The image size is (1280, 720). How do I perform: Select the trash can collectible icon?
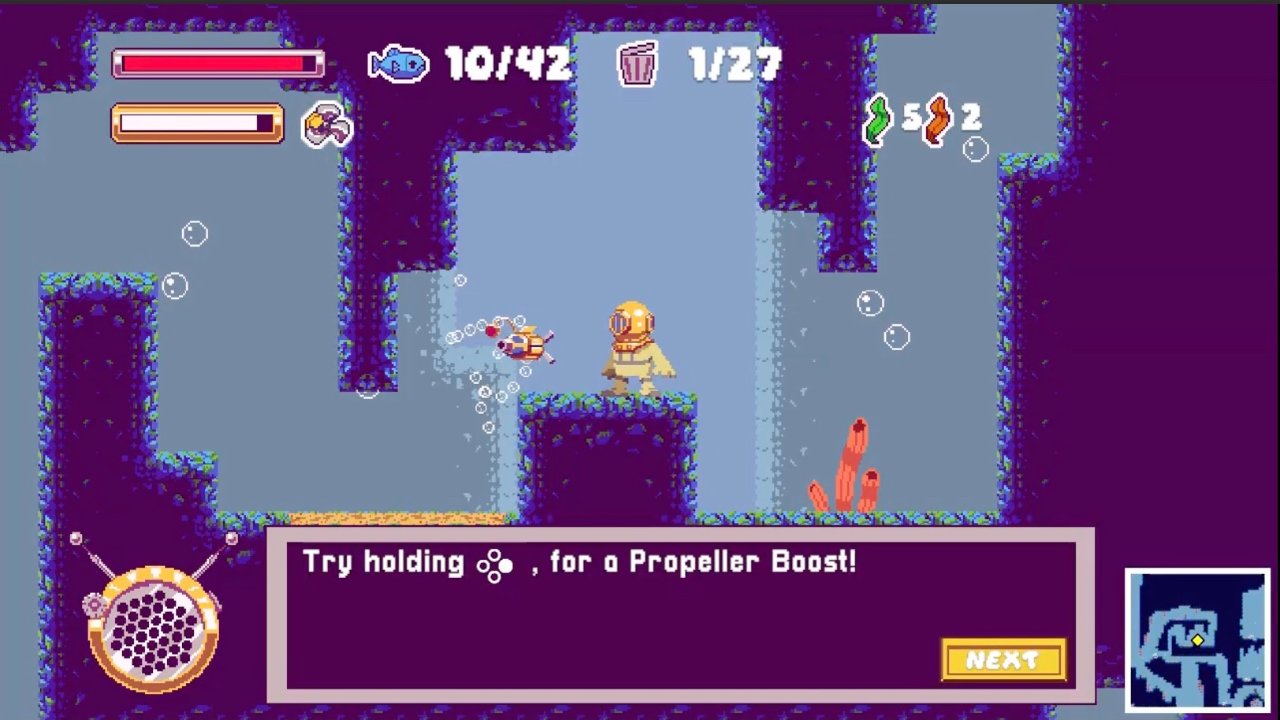(637, 66)
